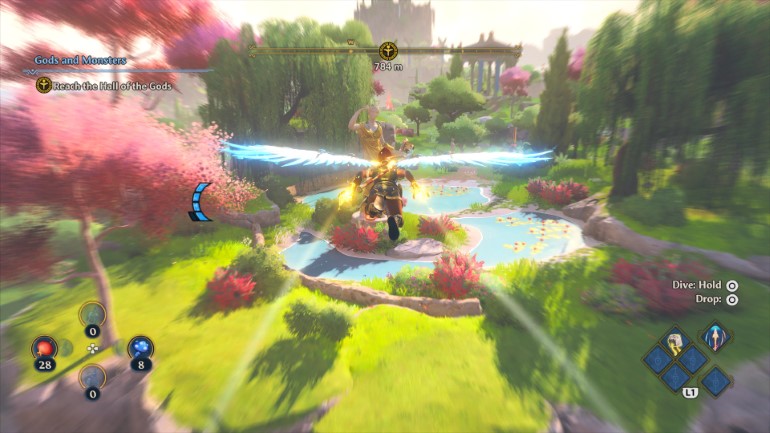Image resolution: width=770 pixels, height=433 pixels.
Task: Activate the glowing arrow ability slot
Action: tap(714, 335)
